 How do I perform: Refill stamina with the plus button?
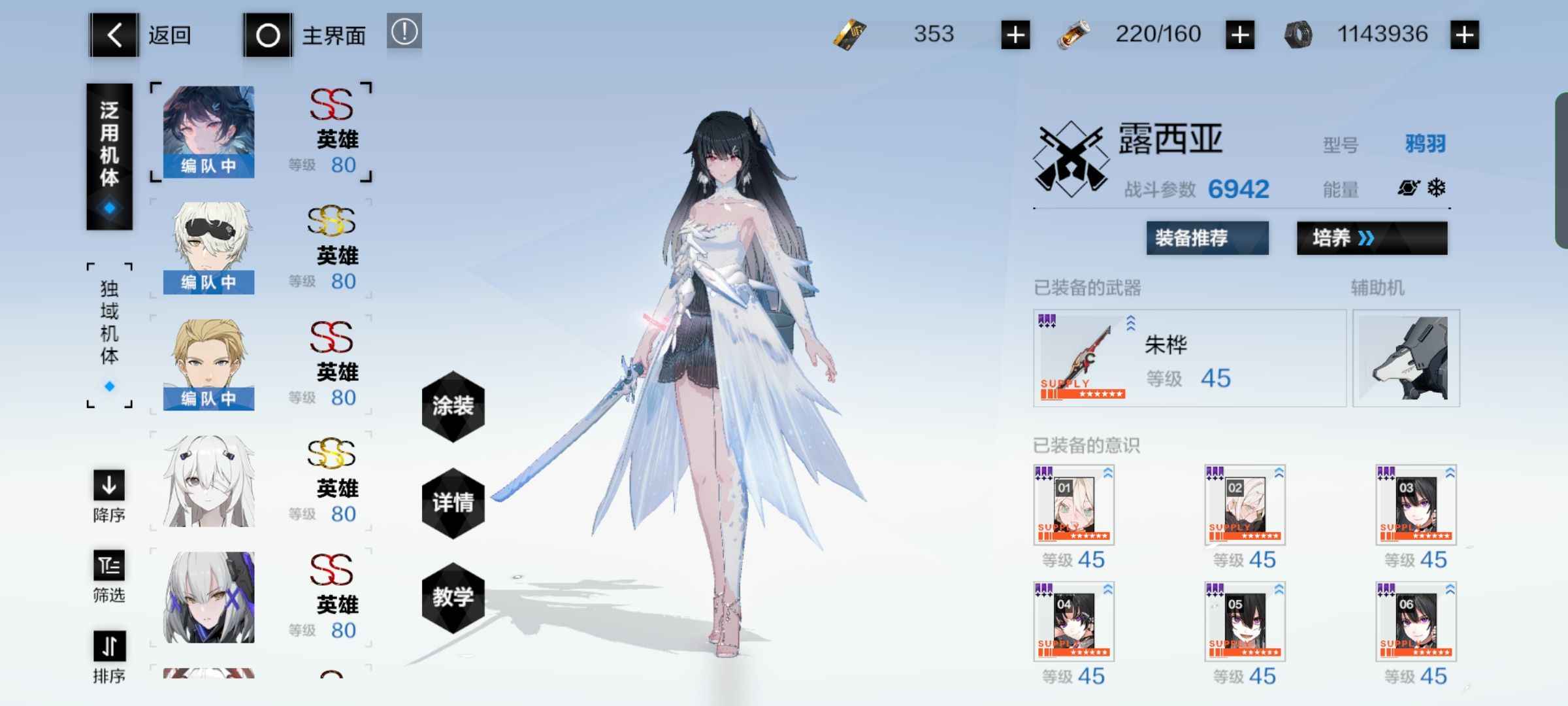click(1239, 35)
